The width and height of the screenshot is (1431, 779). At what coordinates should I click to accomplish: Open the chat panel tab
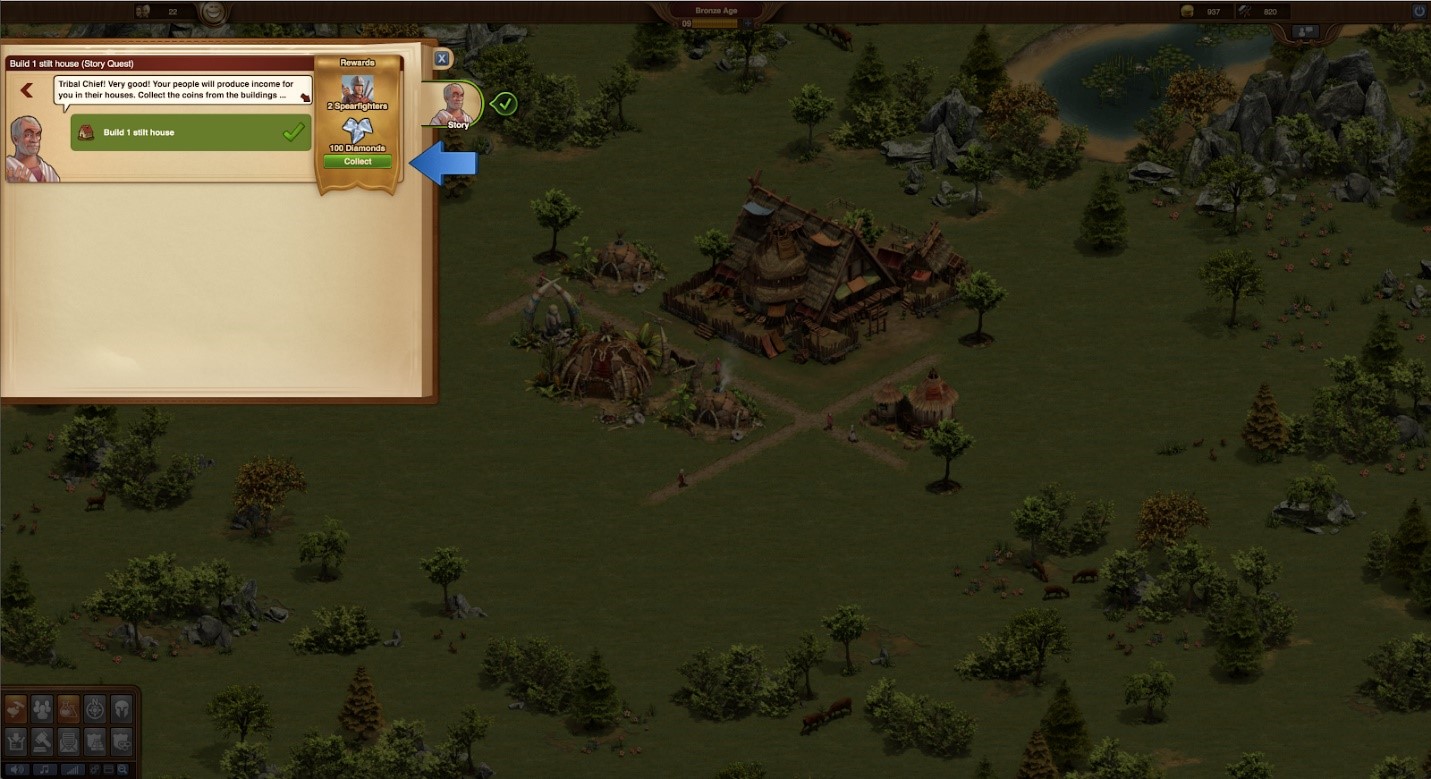click(1305, 32)
